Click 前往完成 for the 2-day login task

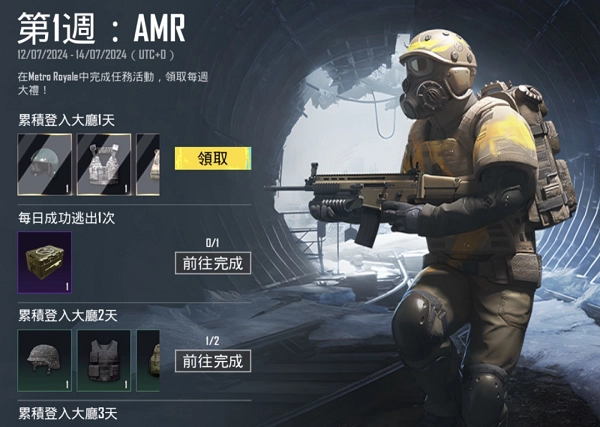tap(212, 360)
